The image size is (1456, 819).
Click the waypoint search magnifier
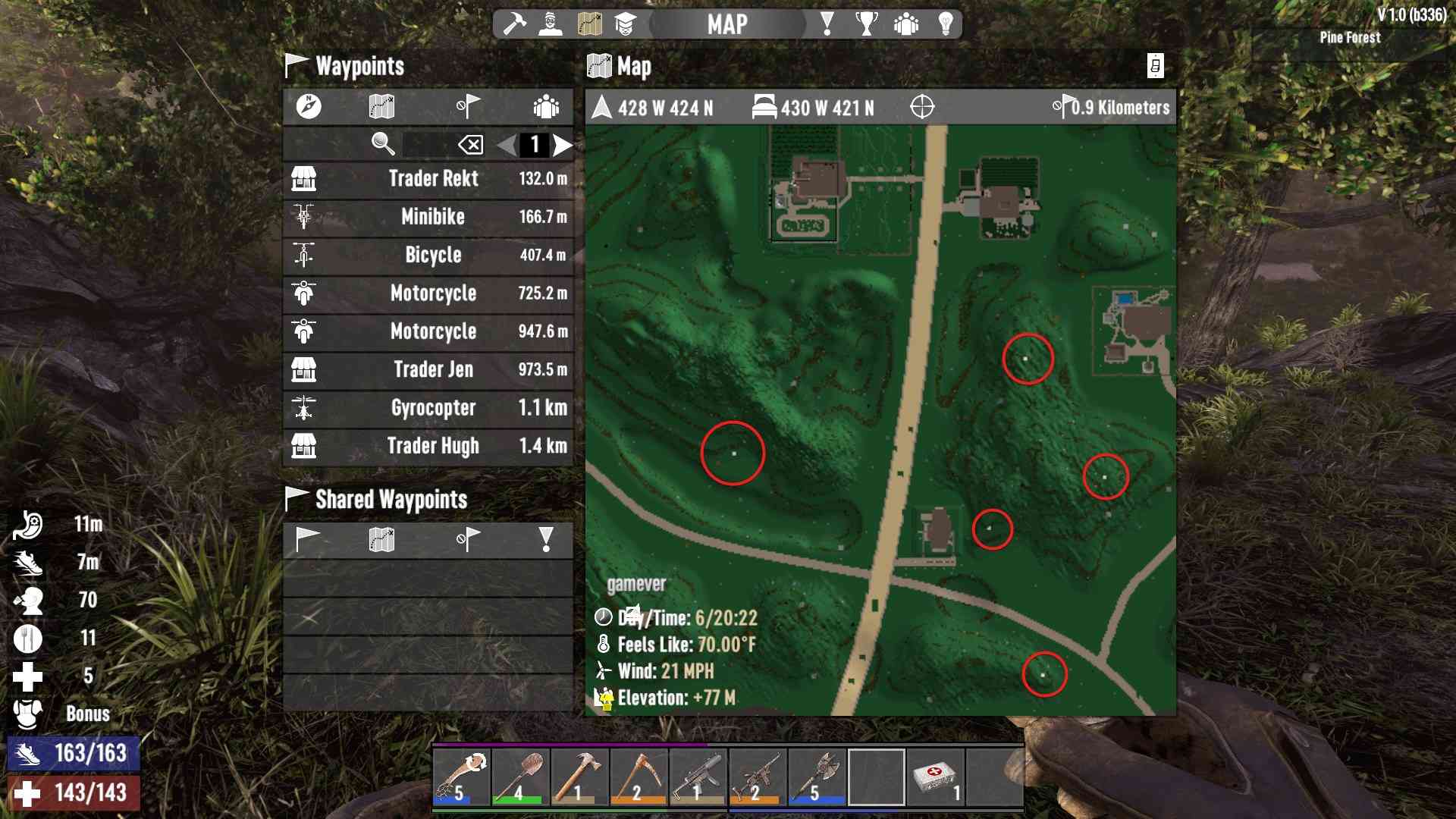coord(383,143)
